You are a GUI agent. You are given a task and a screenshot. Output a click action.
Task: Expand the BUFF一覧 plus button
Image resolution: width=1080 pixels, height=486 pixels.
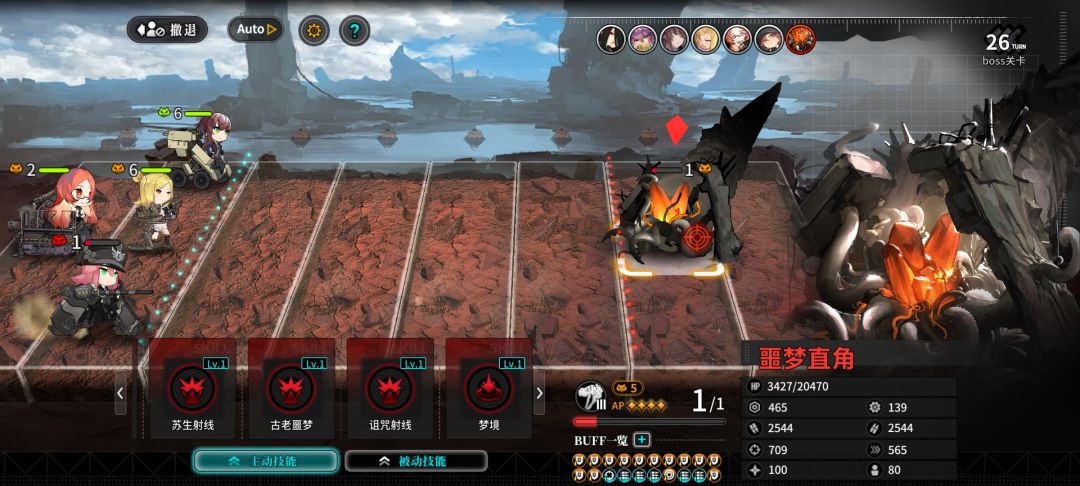[x=642, y=440]
